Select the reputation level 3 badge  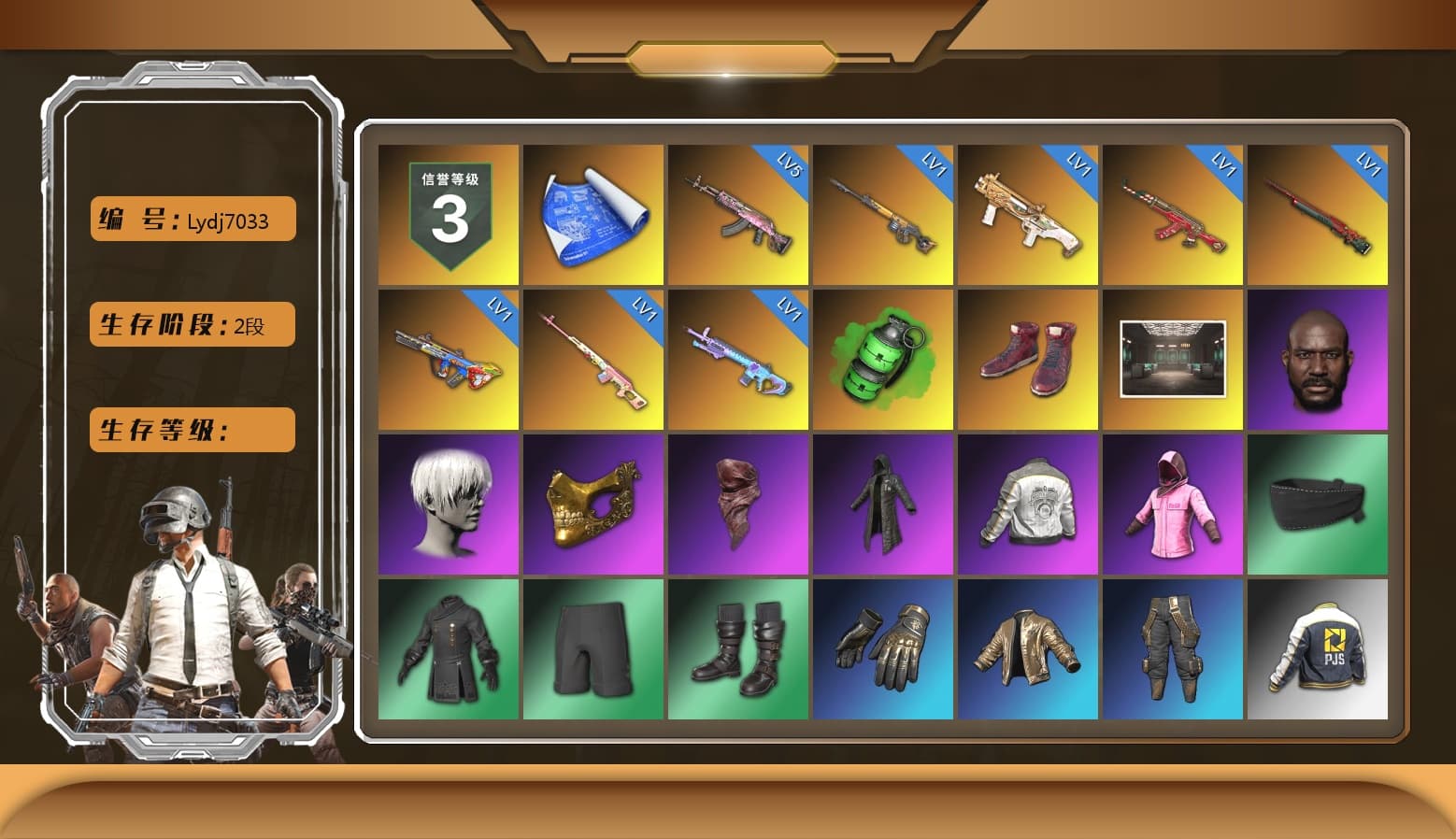(447, 213)
